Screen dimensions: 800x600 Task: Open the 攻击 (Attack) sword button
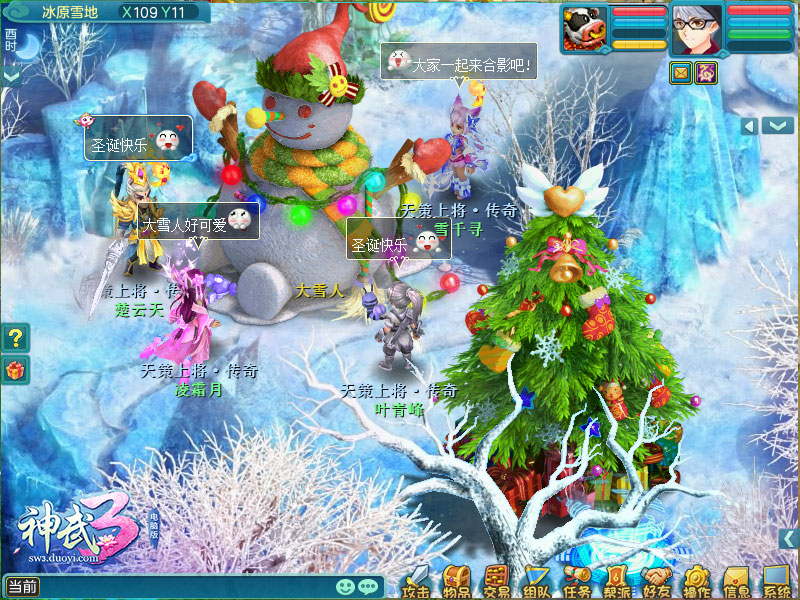418,580
